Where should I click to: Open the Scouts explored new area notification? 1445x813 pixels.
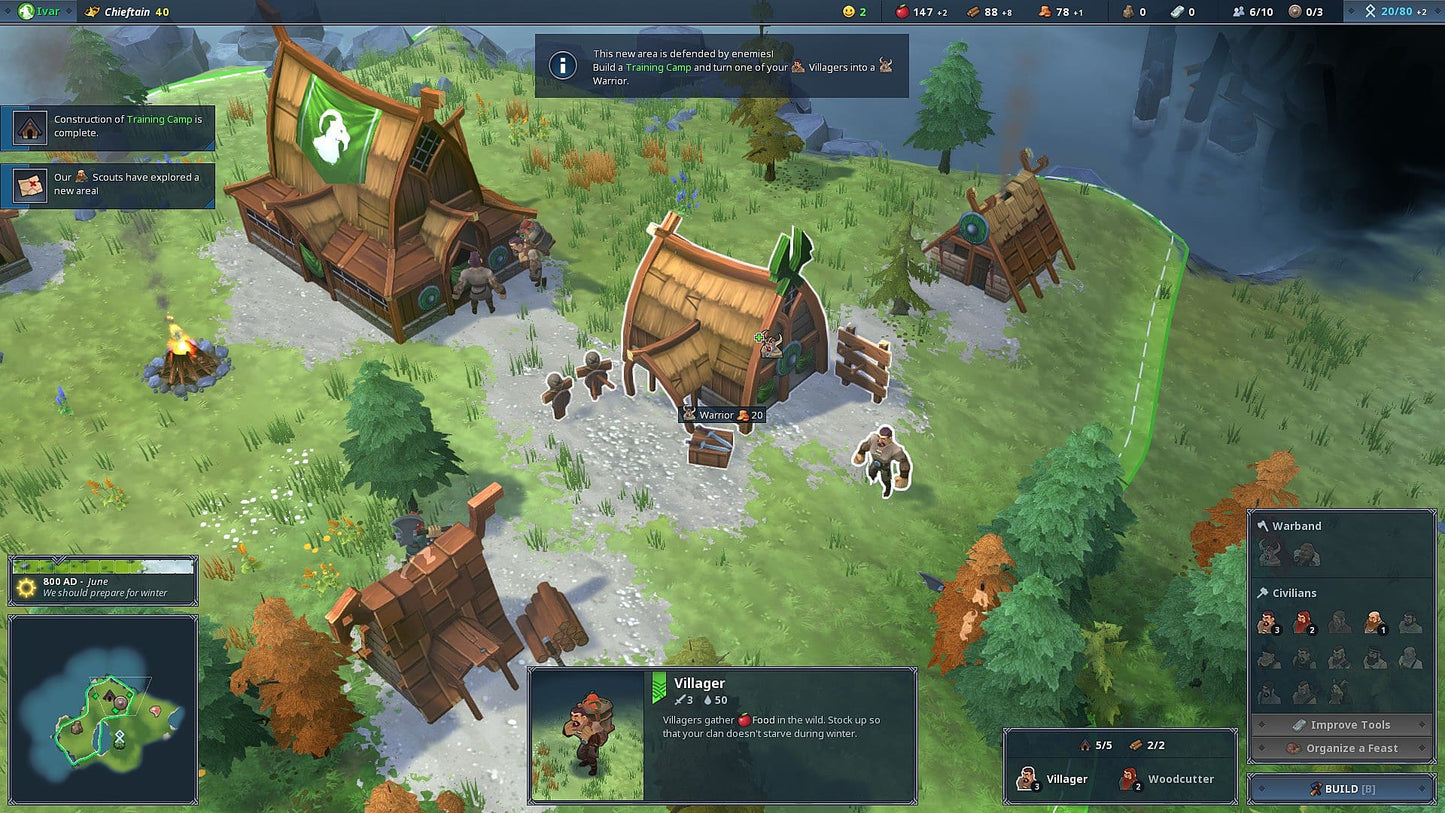click(107, 184)
